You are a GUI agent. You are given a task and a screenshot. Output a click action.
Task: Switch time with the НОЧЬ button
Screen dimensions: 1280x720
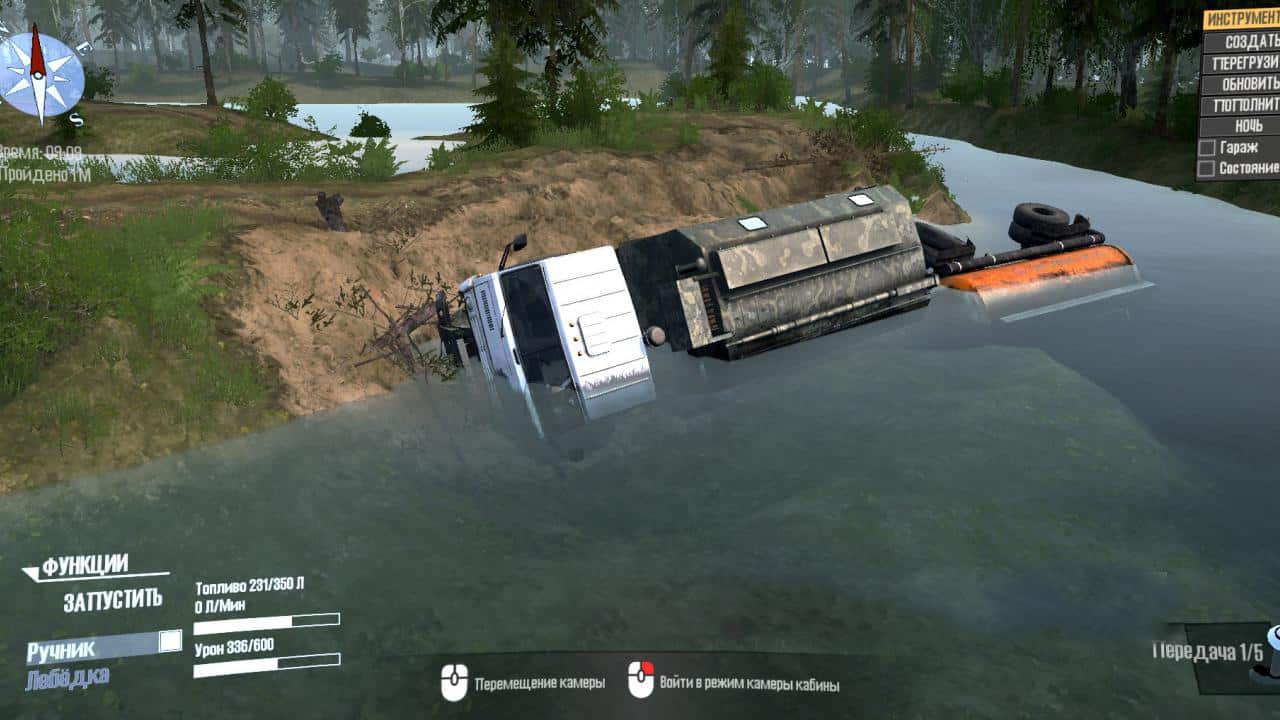coord(1240,126)
